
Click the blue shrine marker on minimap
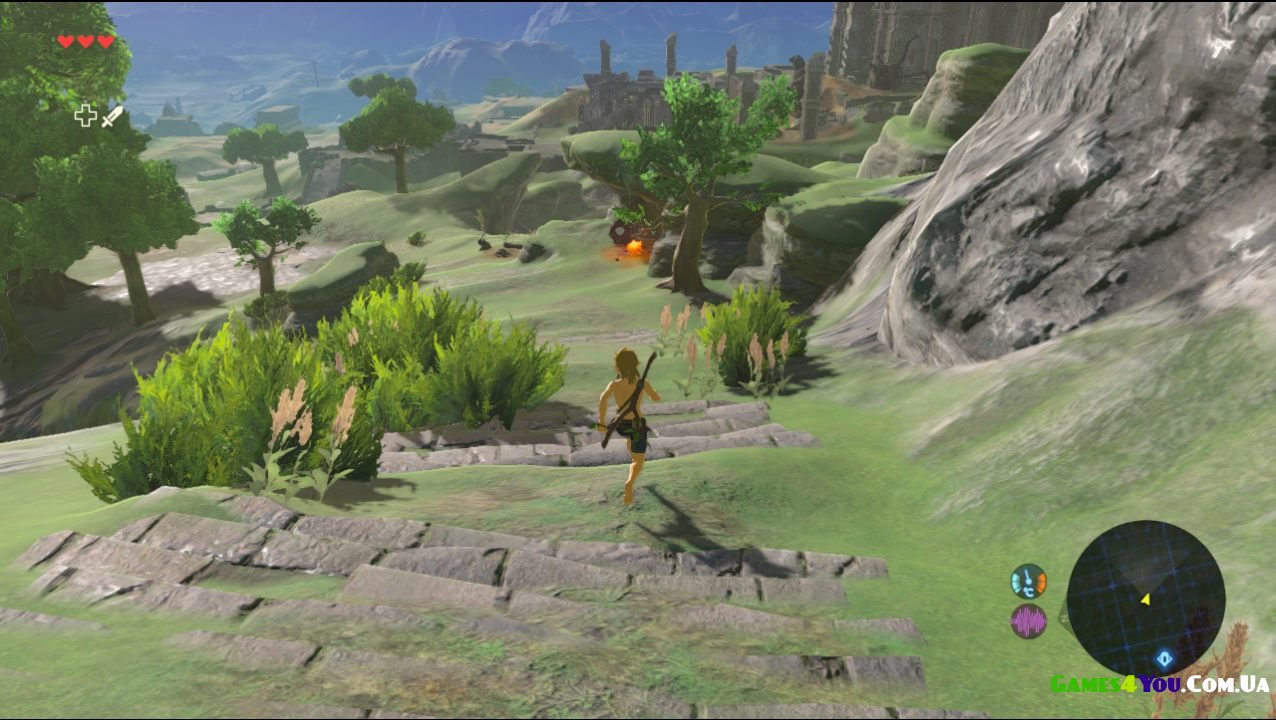1164,659
